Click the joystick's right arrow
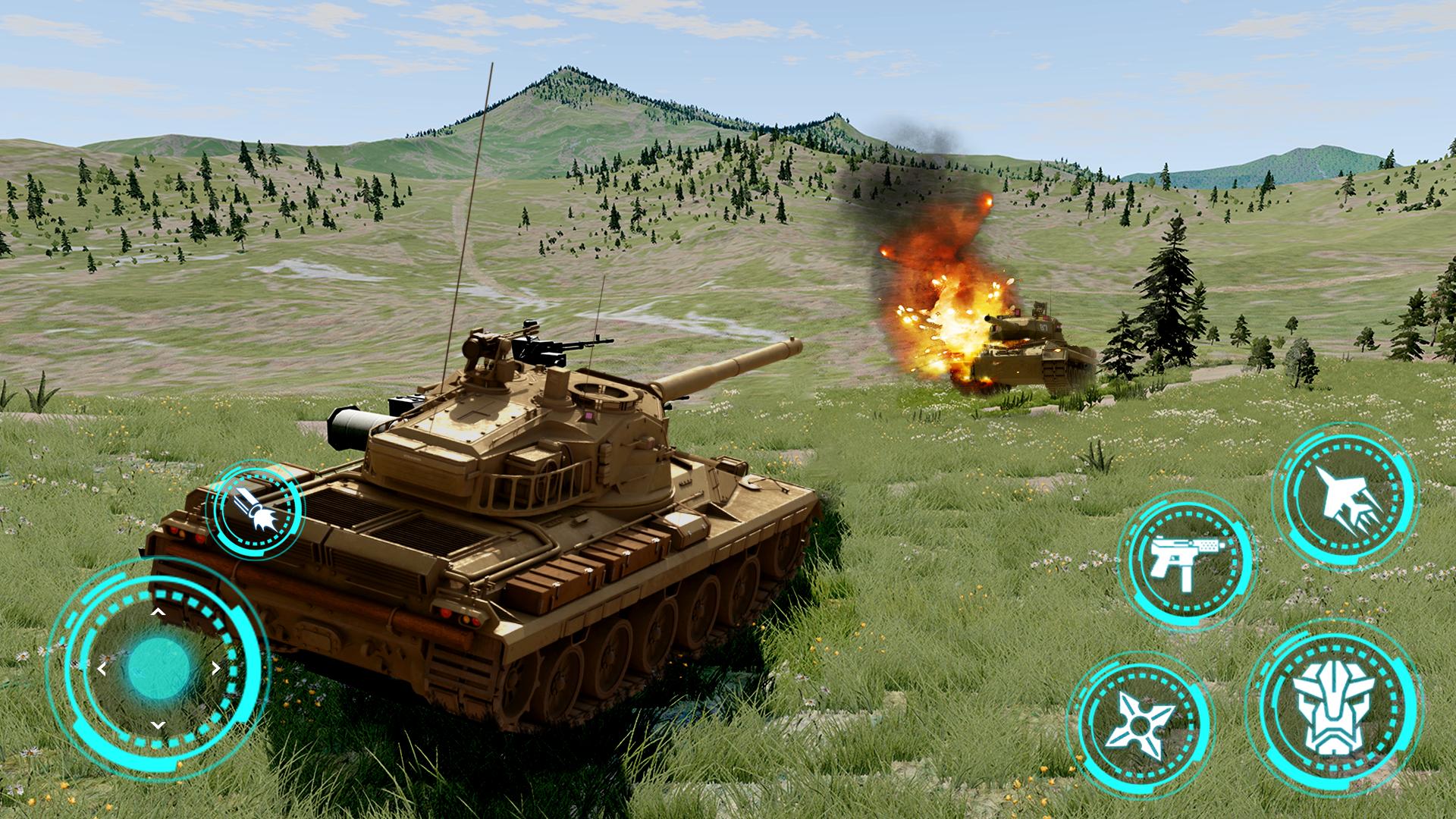This screenshot has width=1456, height=819. click(215, 668)
